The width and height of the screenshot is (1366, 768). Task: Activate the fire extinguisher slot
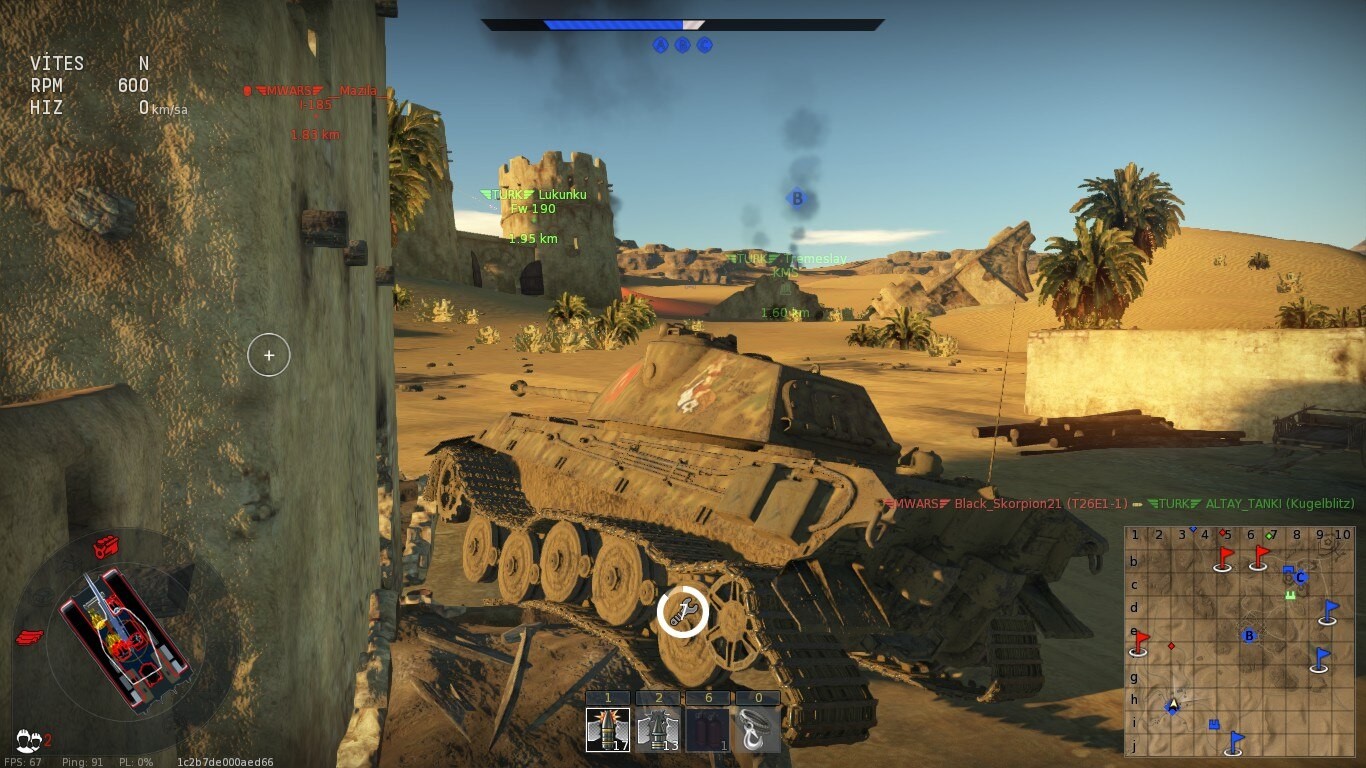(707, 729)
